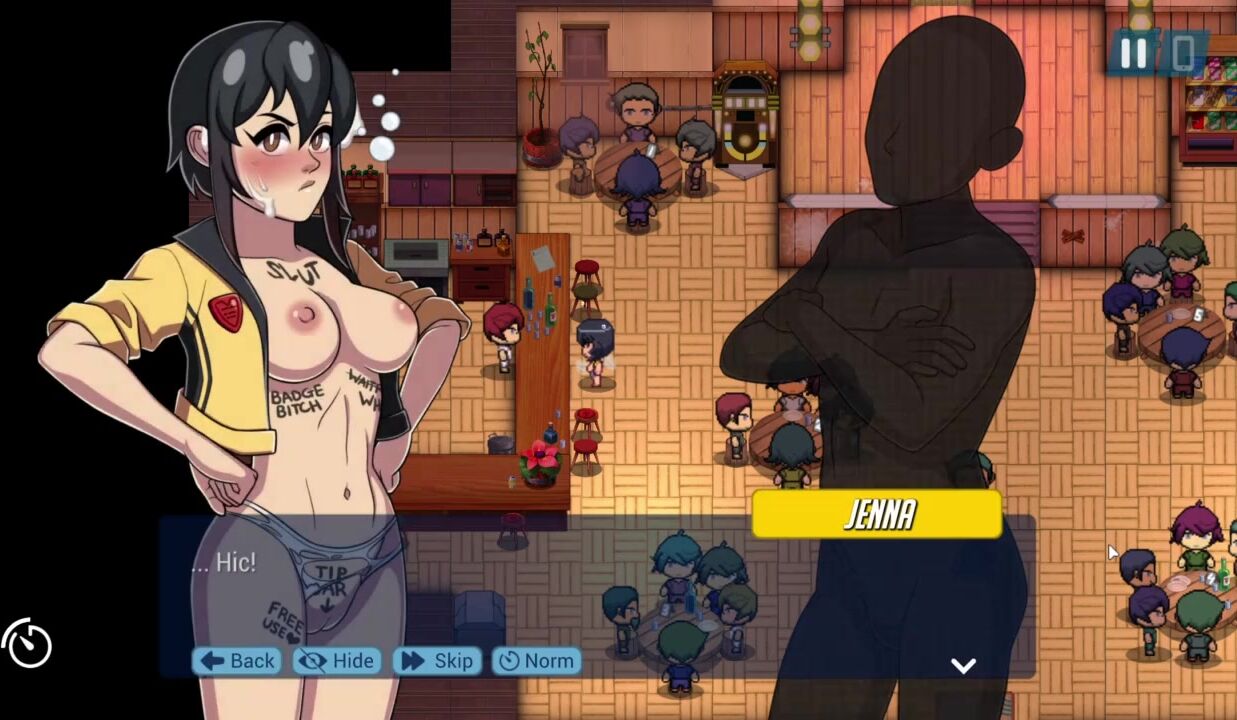Image resolution: width=1237 pixels, height=720 pixels.
Task: Go back to the previous dialogue line
Action: click(x=237, y=660)
